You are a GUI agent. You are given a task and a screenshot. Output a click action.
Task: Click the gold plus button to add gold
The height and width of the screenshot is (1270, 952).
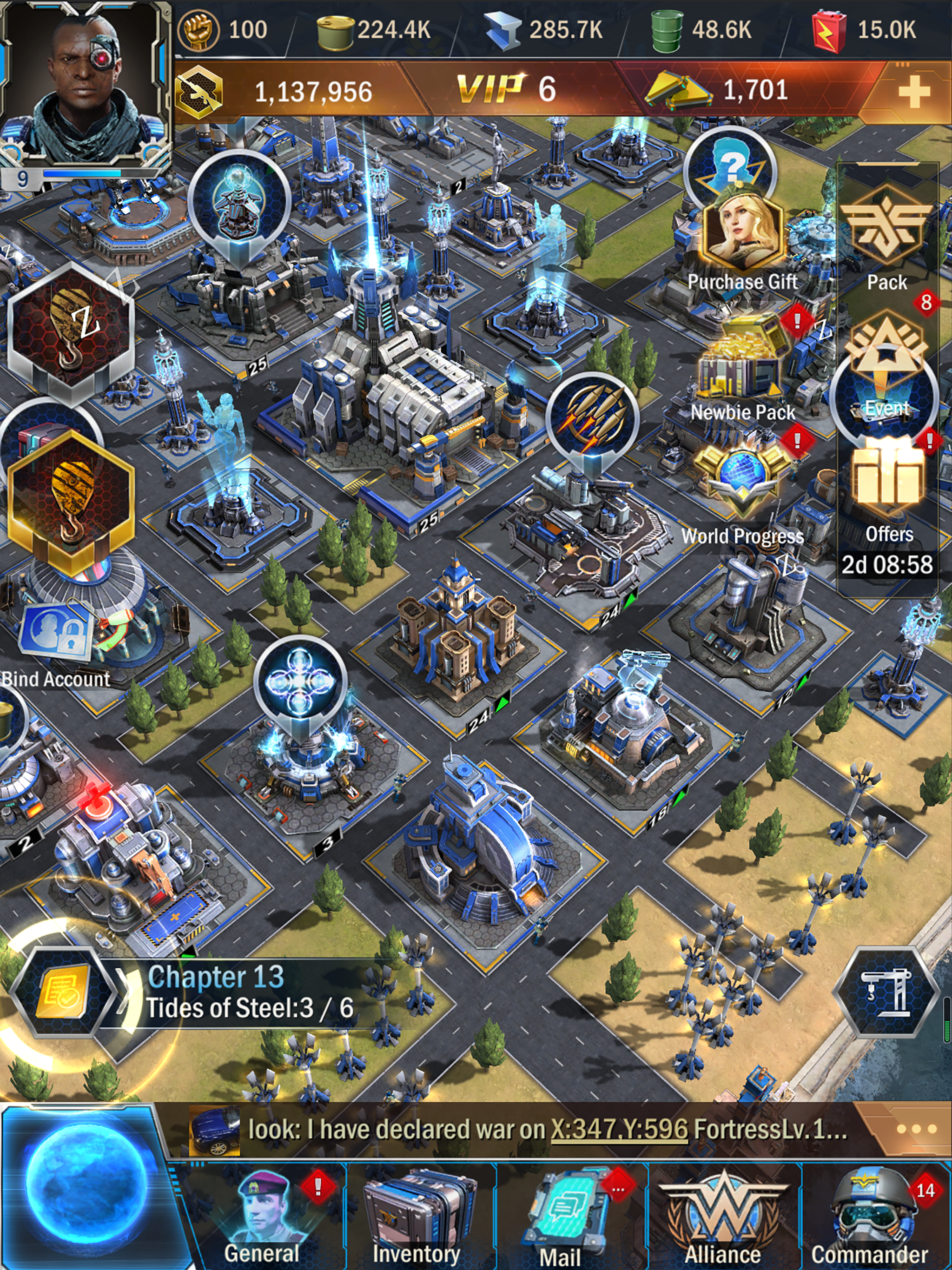[913, 91]
